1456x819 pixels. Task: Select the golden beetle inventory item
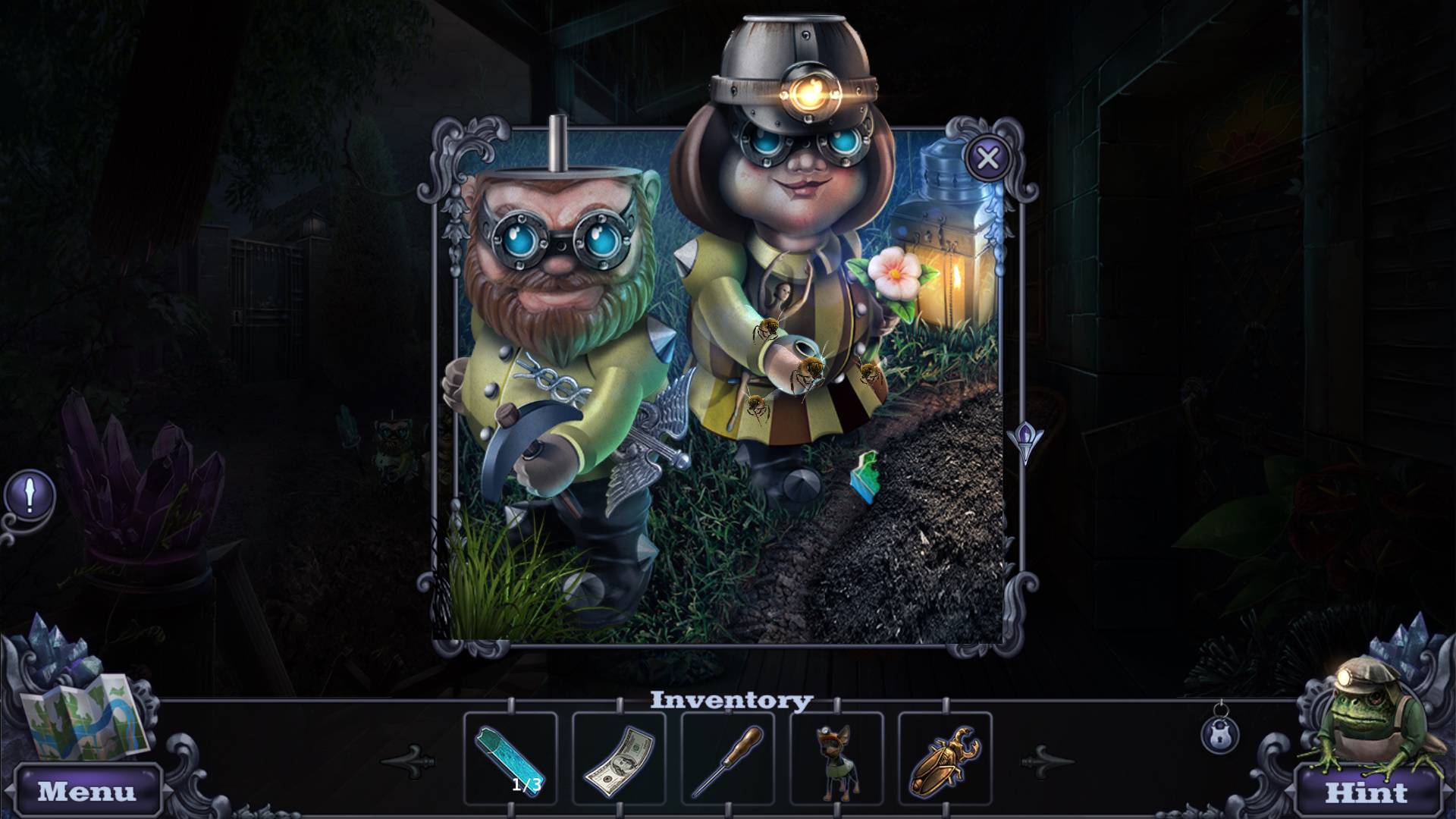(945, 758)
